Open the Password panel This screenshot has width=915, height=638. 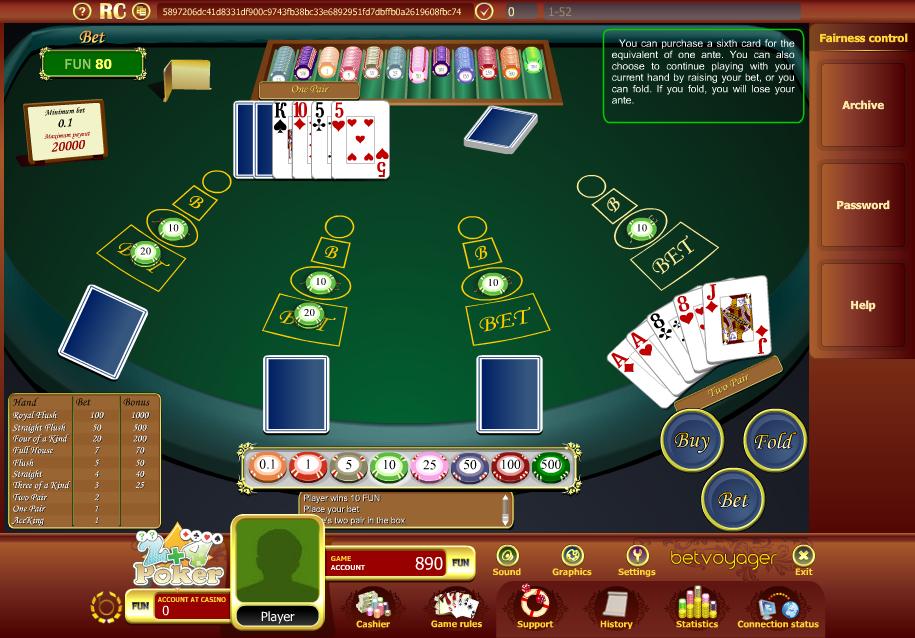coord(863,205)
